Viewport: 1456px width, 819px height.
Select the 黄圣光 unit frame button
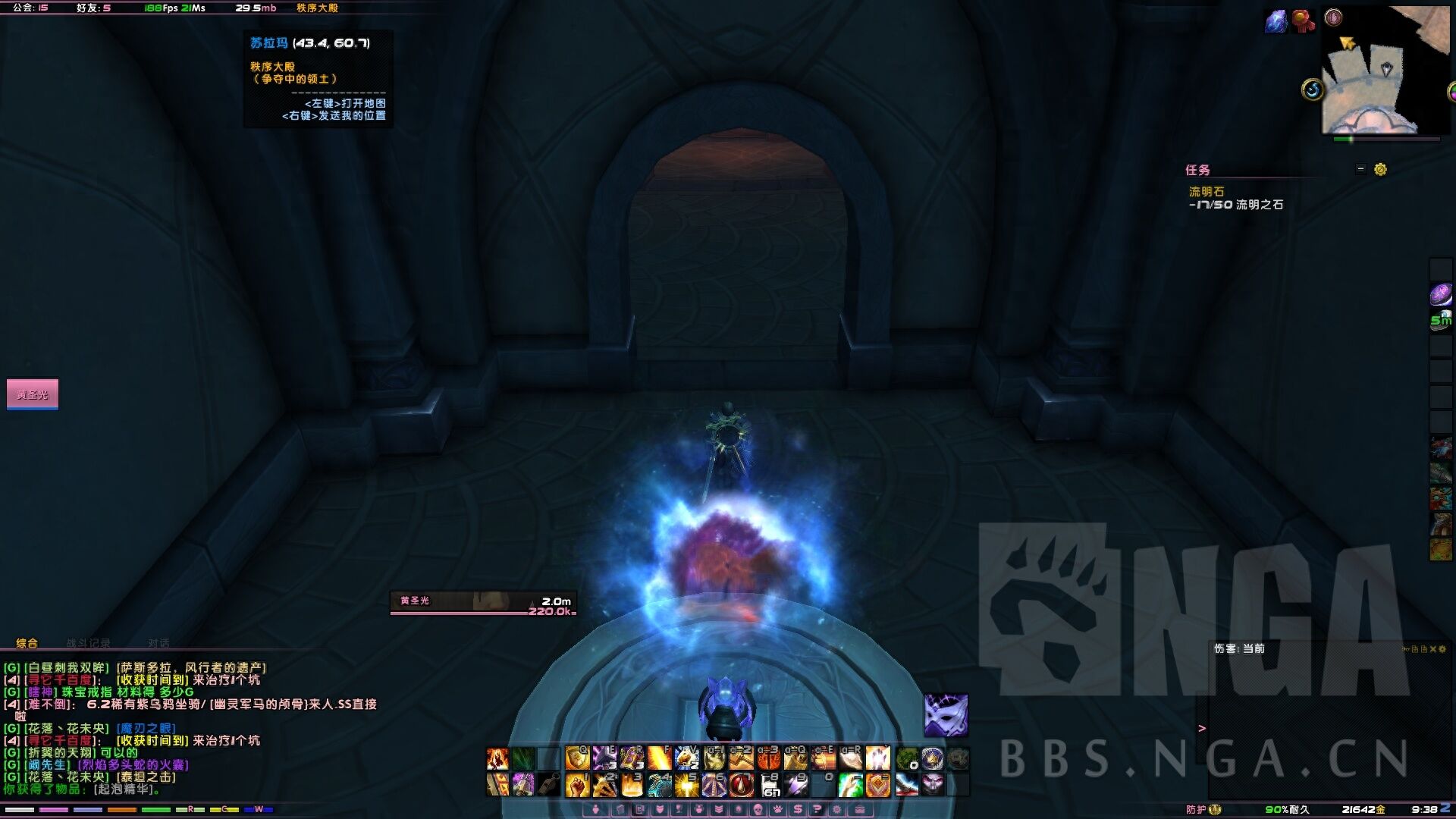pyautogui.click(x=33, y=394)
